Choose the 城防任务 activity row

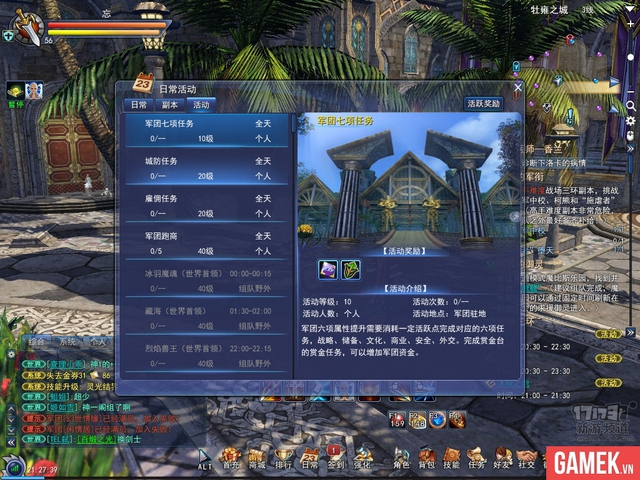tap(207, 168)
